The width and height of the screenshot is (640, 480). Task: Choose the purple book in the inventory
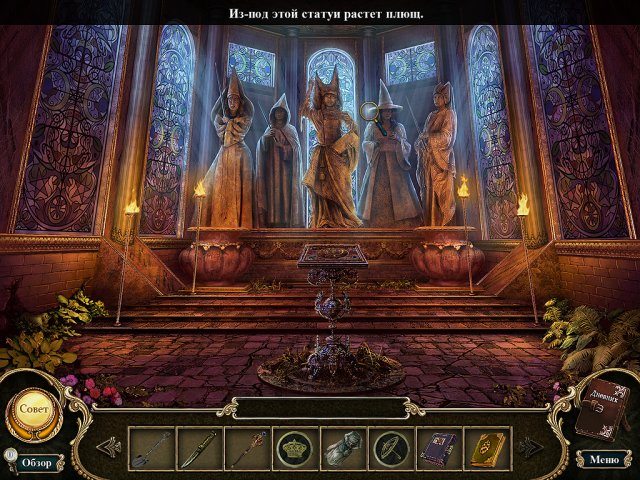pos(439,447)
